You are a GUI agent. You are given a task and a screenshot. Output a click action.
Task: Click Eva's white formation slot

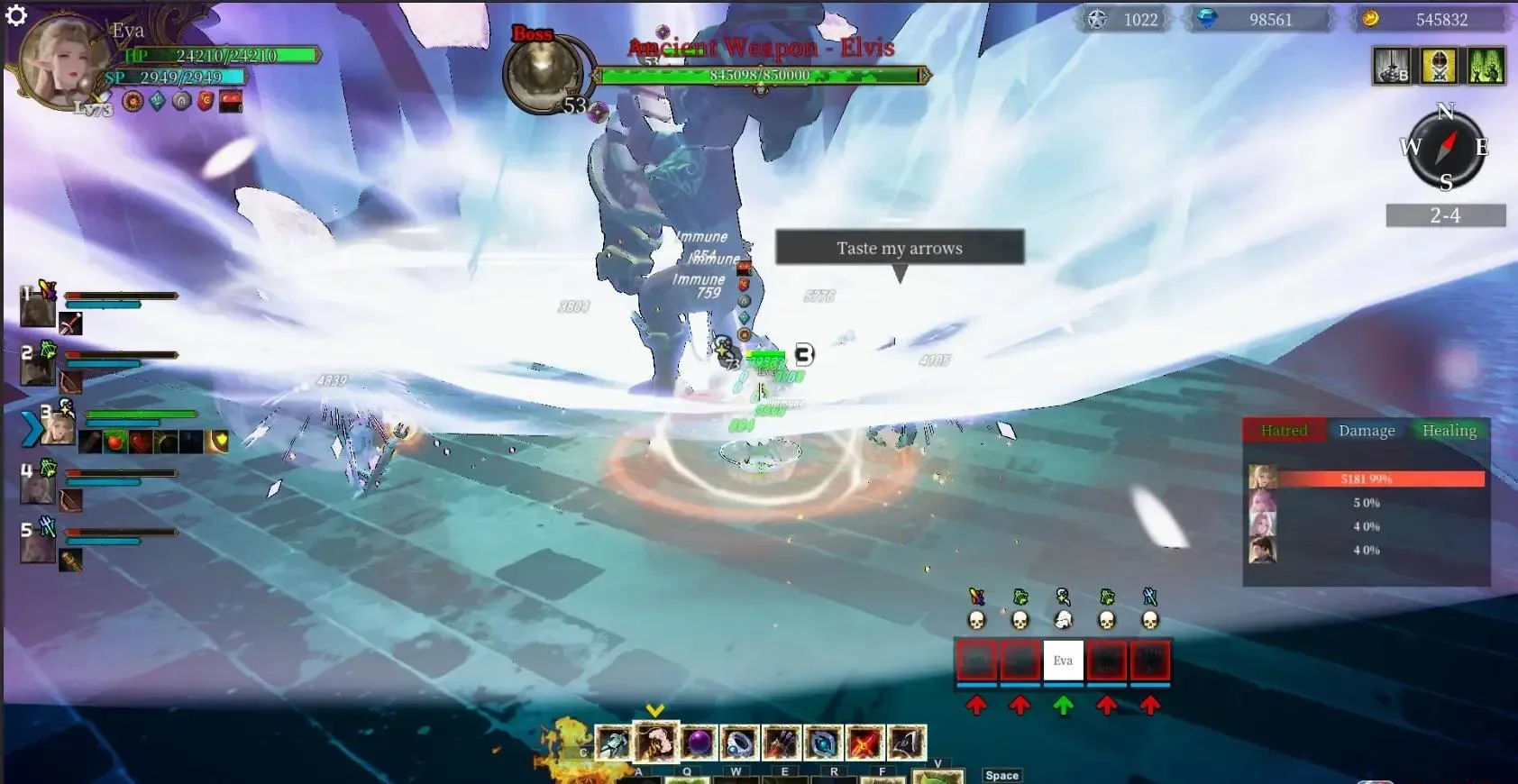[1063, 661]
